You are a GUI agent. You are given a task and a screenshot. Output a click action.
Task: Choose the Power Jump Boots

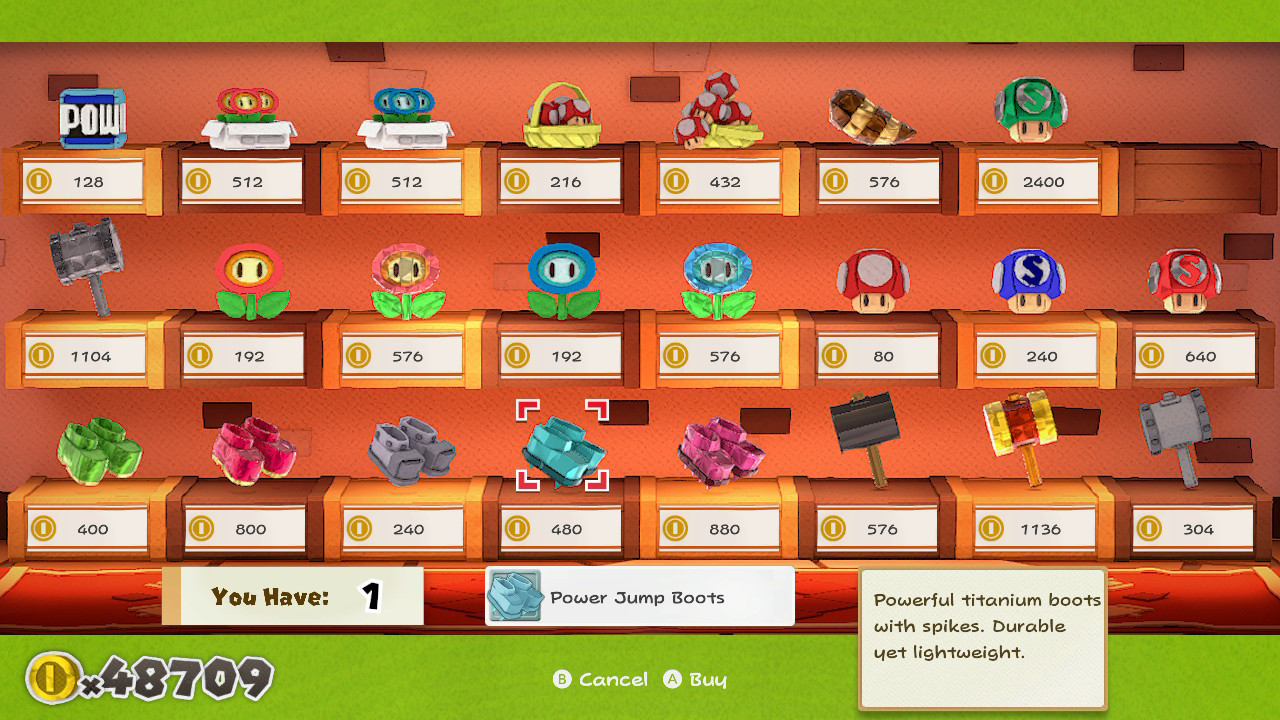tap(561, 448)
